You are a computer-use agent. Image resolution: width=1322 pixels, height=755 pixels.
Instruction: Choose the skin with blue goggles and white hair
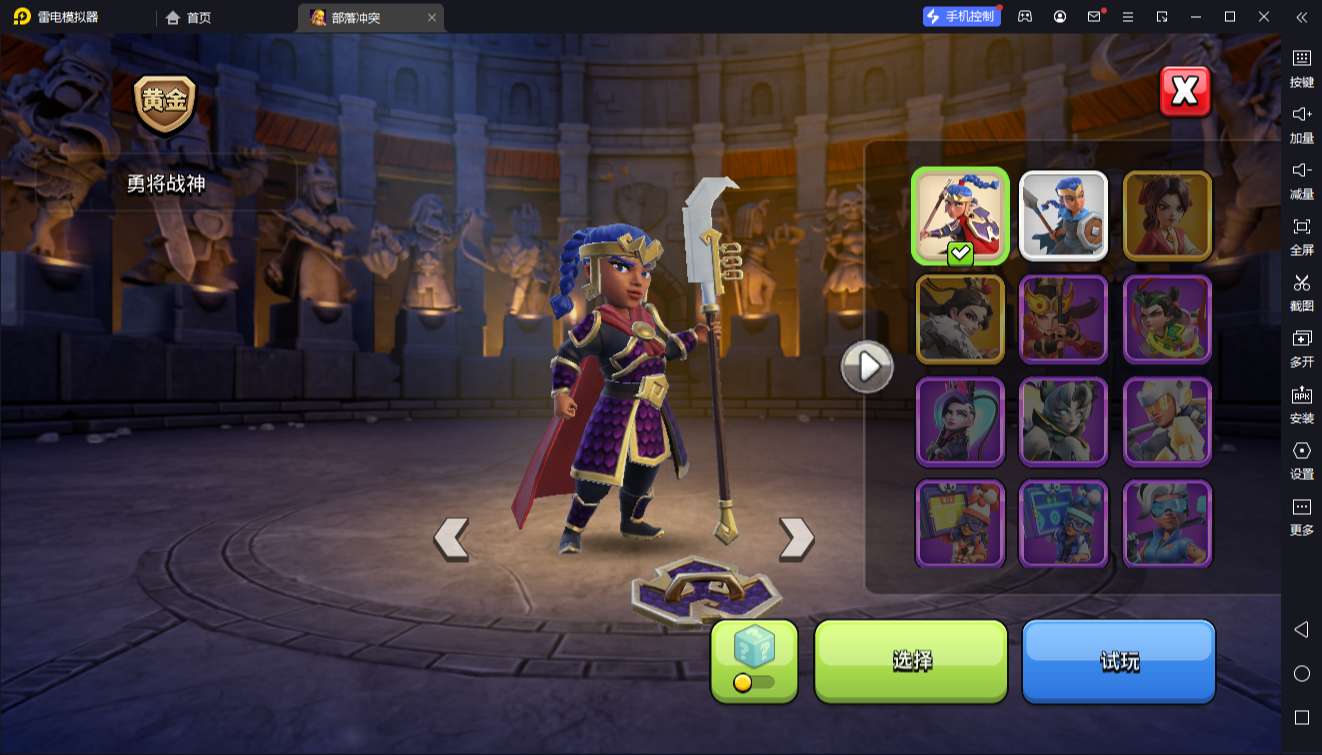tap(1167, 523)
